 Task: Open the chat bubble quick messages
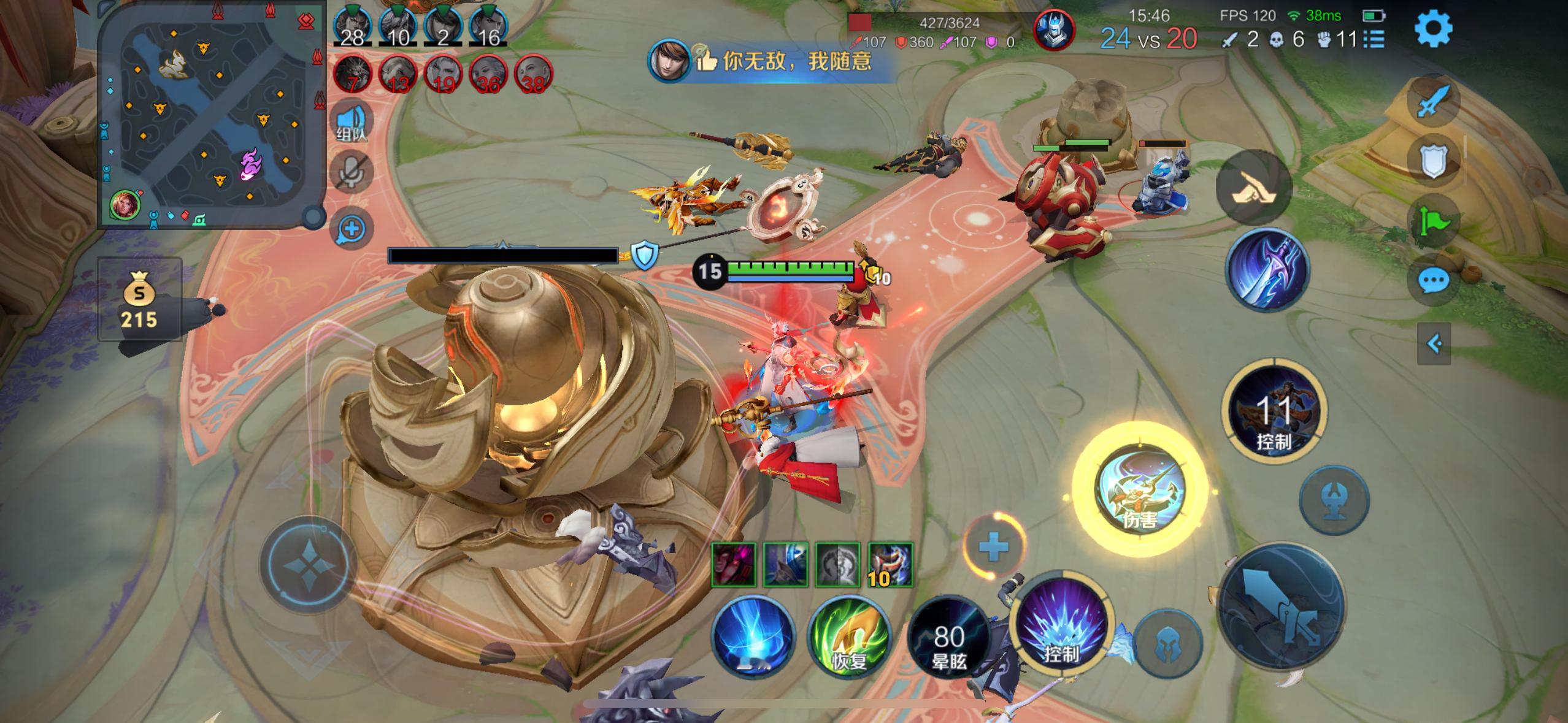coord(1433,281)
